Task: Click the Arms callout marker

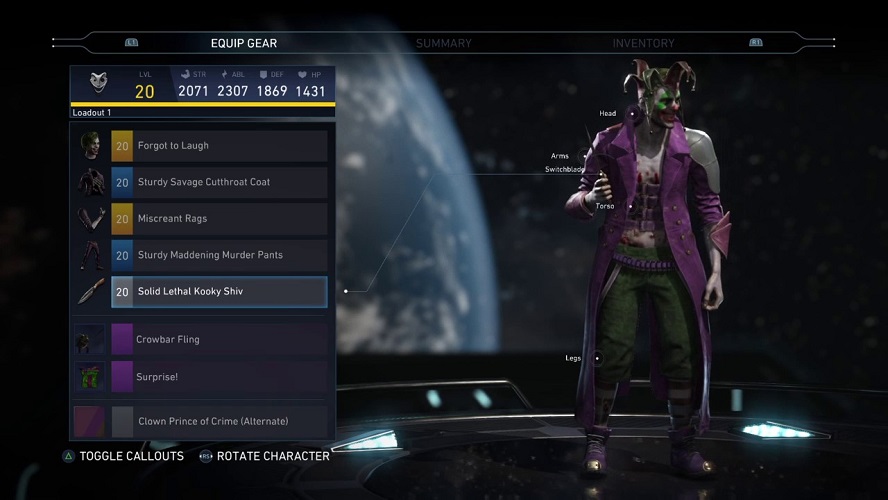Action: click(x=585, y=156)
